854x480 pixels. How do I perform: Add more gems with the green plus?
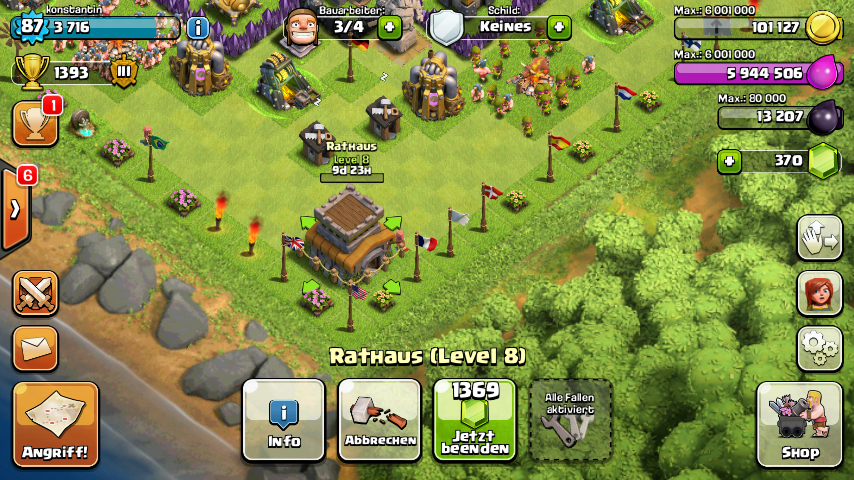coord(728,161)
